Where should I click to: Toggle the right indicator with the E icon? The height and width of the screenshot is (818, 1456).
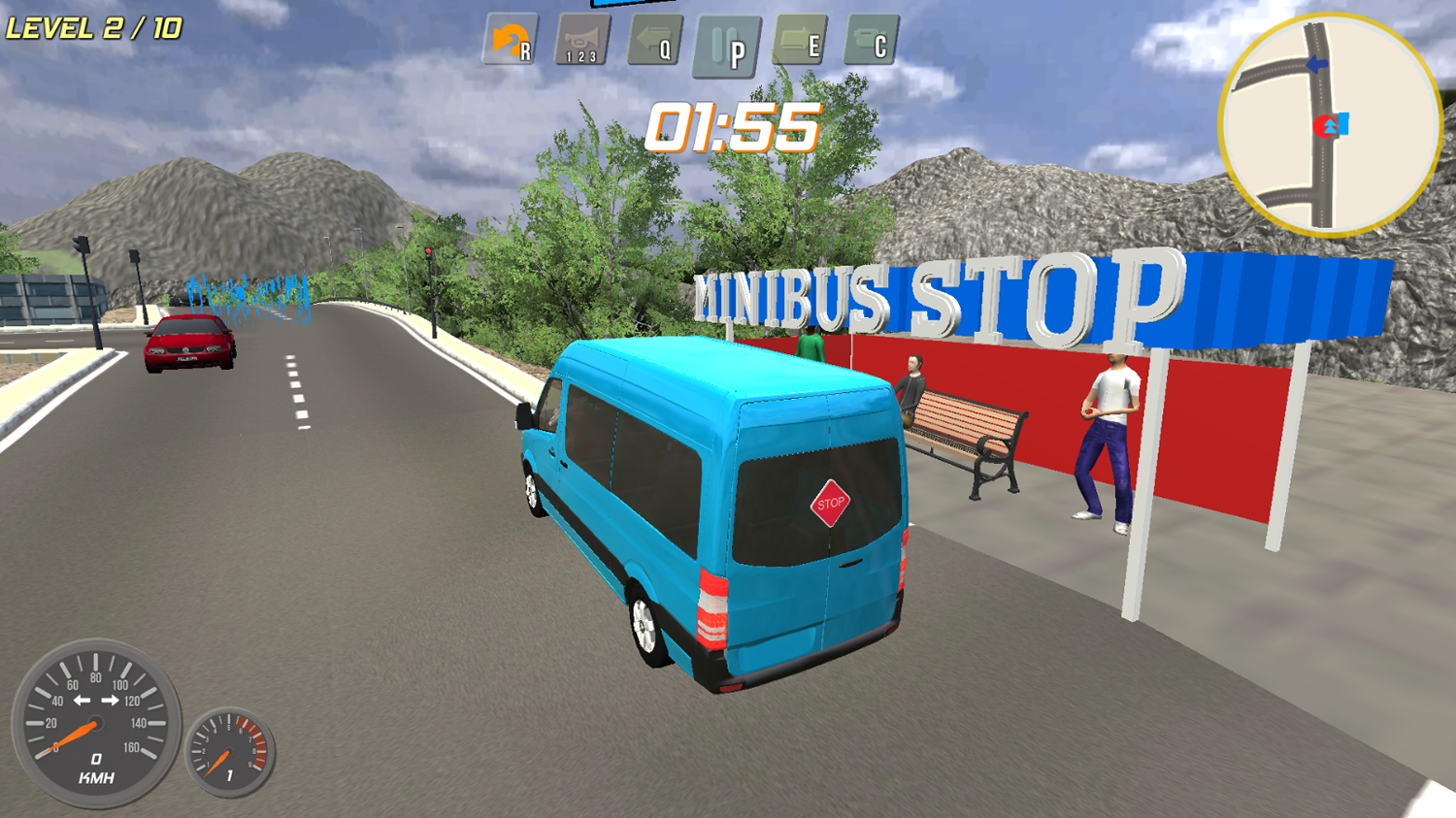798,41
